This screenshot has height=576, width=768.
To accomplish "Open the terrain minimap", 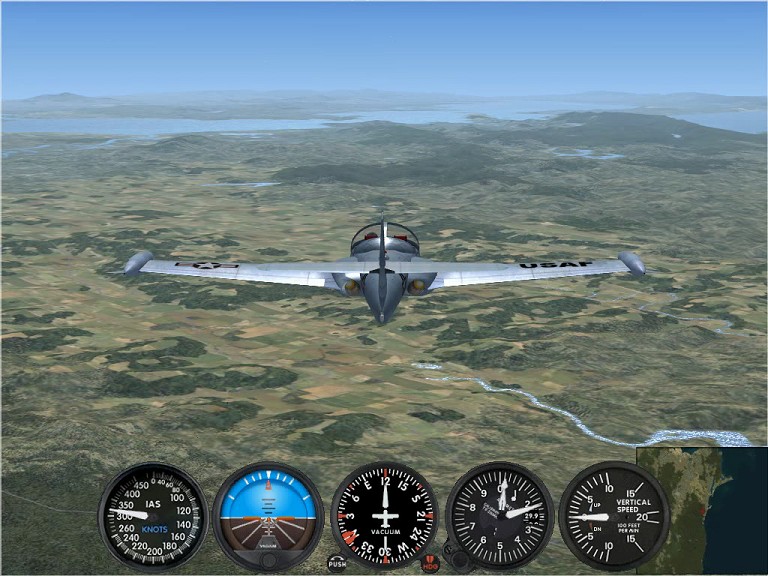I will (x=701, y=510).
